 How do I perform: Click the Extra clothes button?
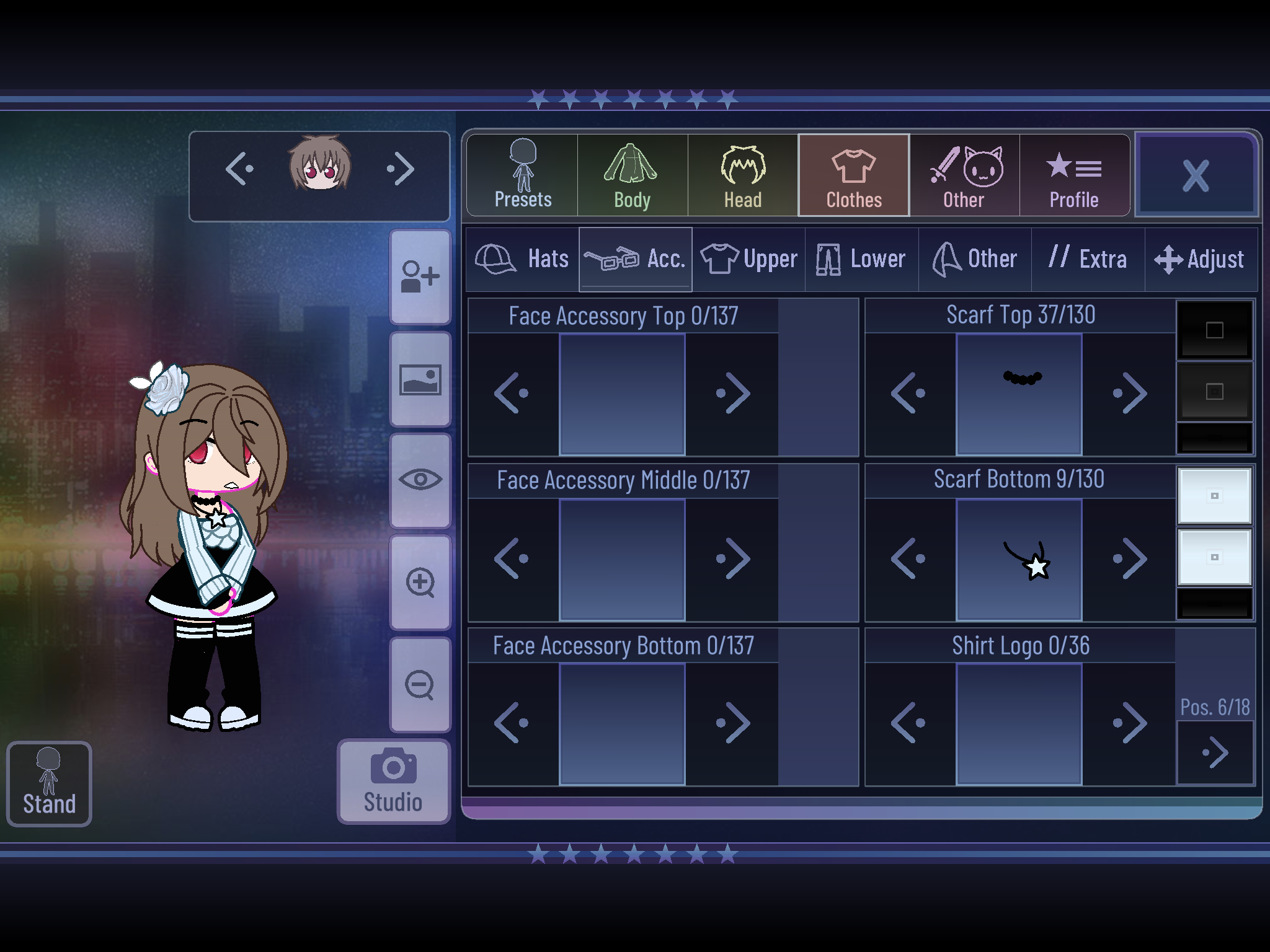[1089, 259]
